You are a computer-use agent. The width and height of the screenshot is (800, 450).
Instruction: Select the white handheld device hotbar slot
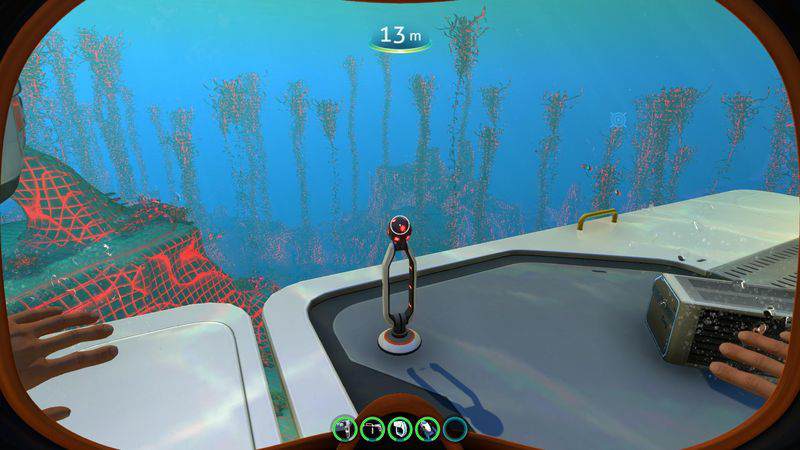coord(400,429)
